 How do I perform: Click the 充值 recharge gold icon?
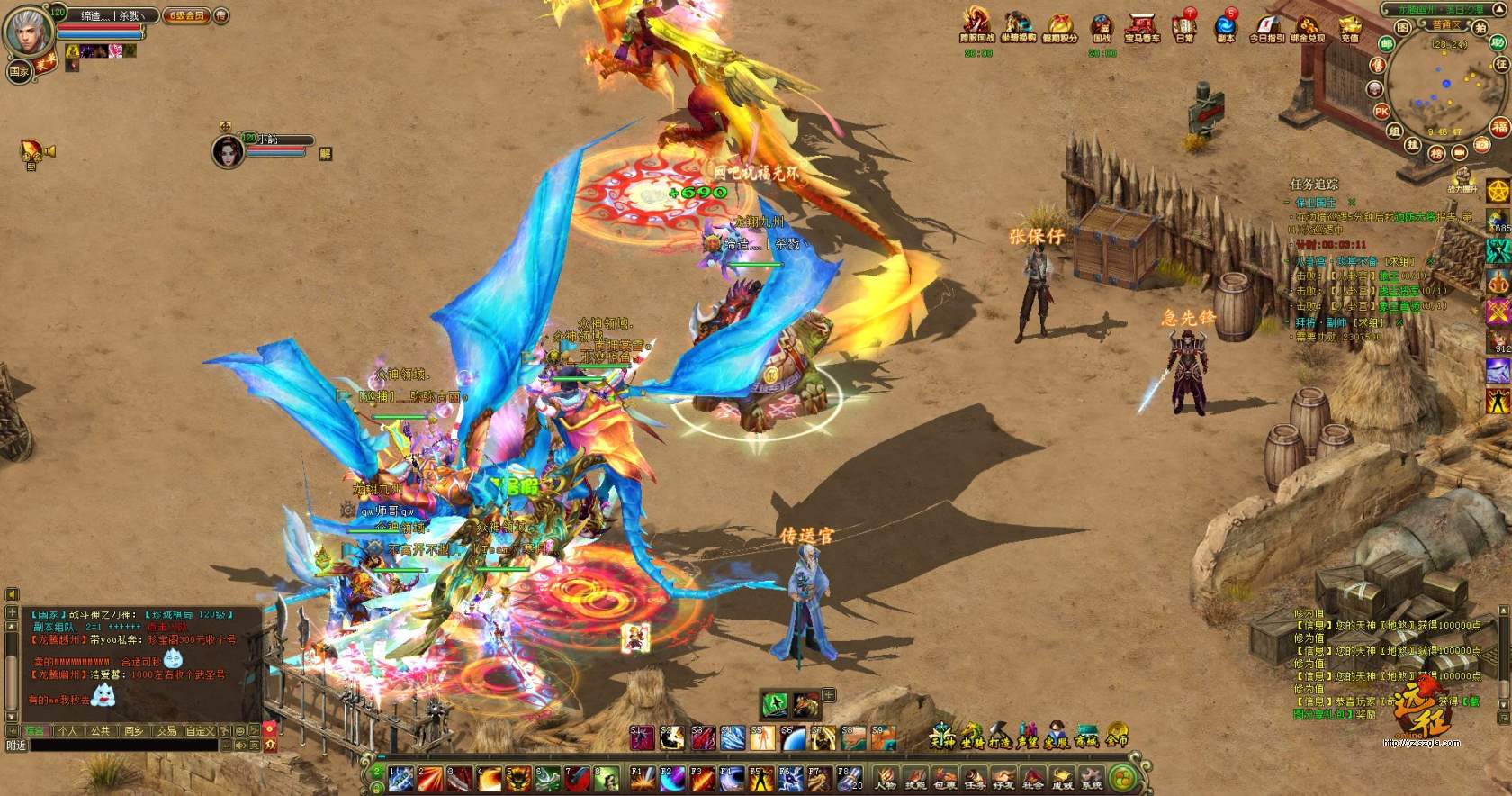pos(1349,26)
